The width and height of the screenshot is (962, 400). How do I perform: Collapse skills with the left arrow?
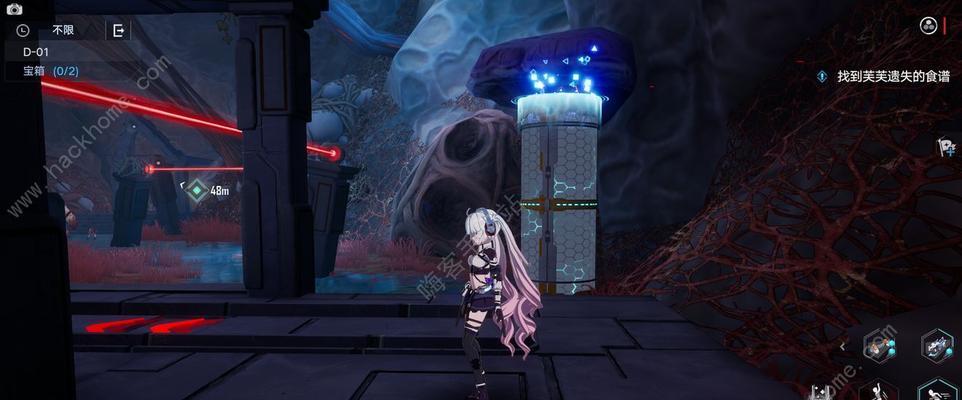tap(843, 346)
